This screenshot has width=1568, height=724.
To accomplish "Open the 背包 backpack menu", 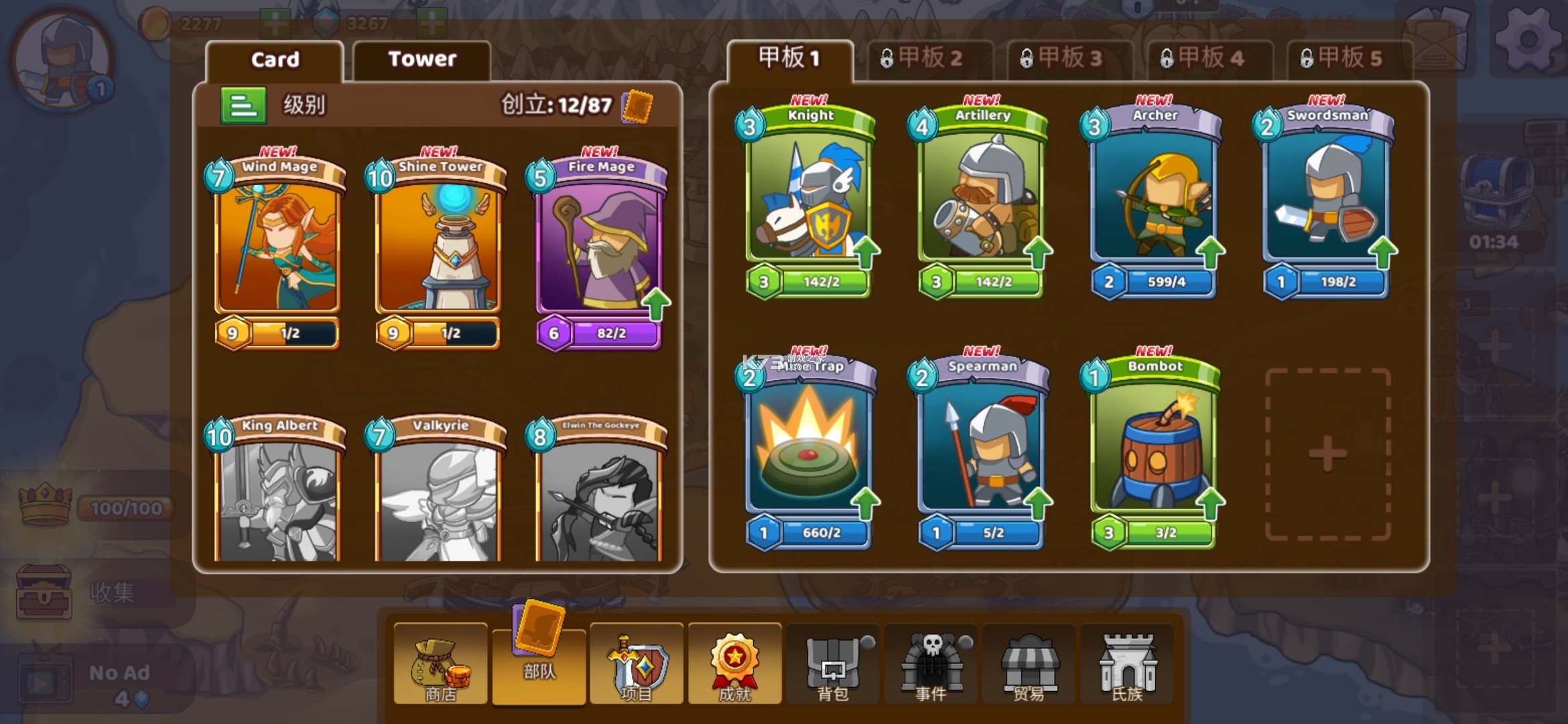I will click(833, 665).
